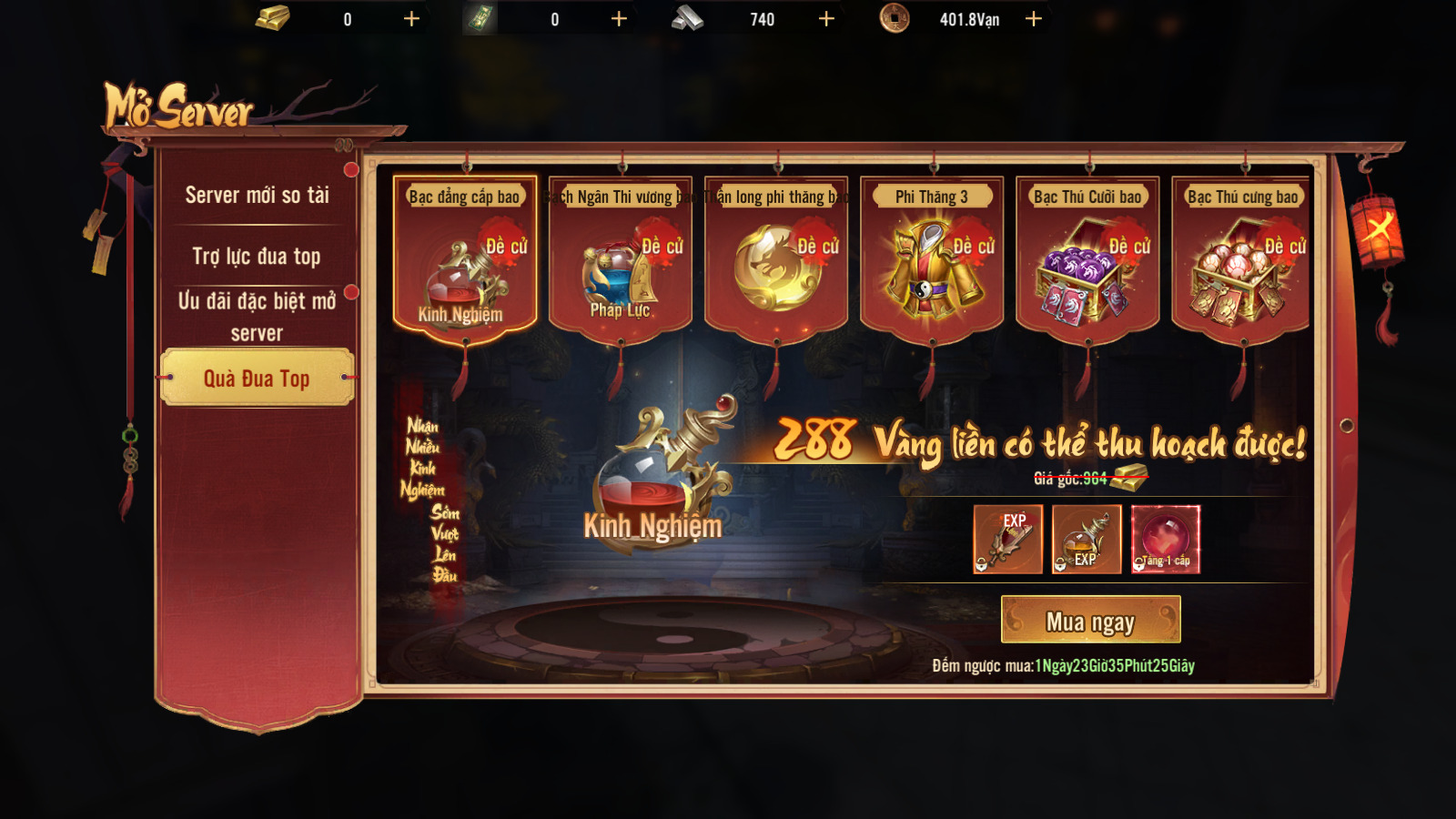Choose the Bạc Thú Cưỡi bao banner
1456x819 pixels.
coord(1087,259)
